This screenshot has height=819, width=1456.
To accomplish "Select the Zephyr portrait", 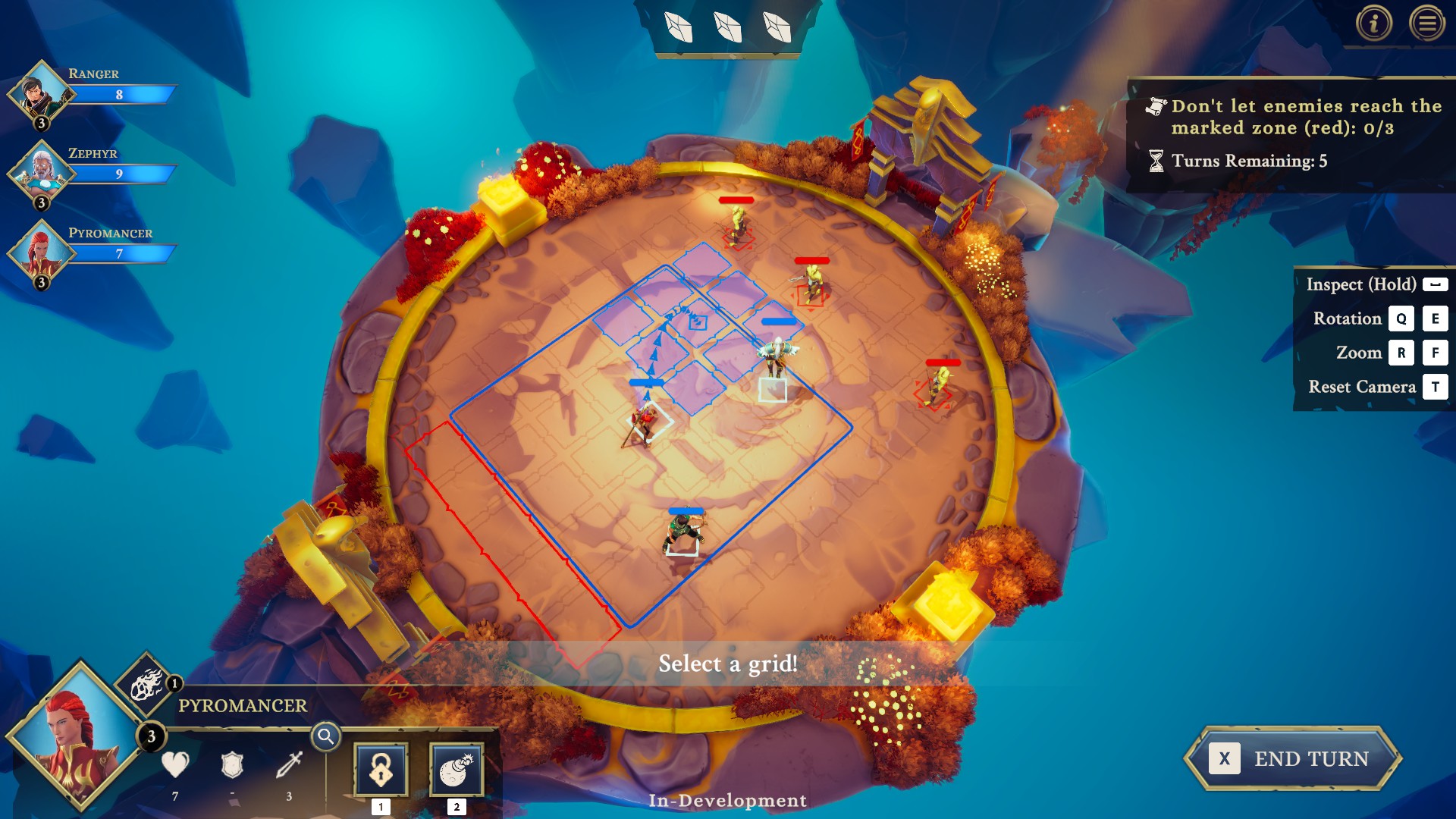I will click(x=41, y=174).
